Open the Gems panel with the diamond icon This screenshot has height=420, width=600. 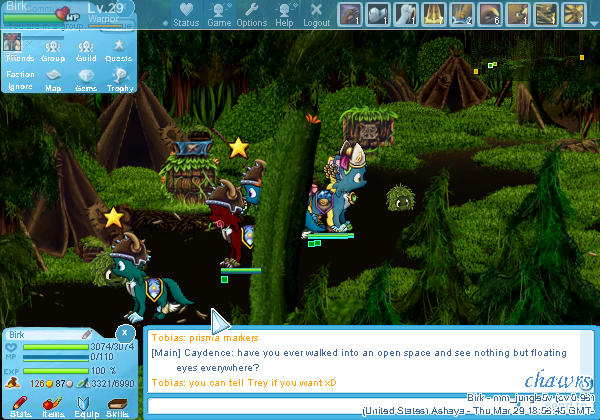click(x=86, y=79)
